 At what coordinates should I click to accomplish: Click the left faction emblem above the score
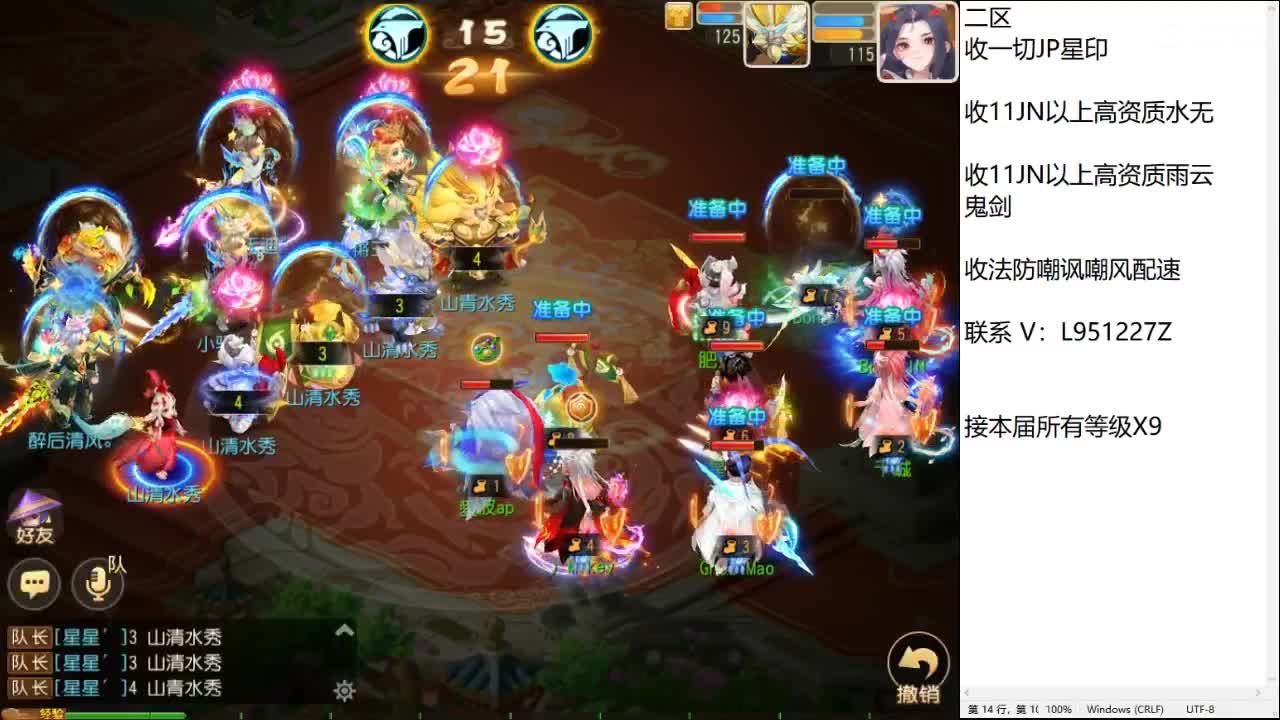(398, 33)
